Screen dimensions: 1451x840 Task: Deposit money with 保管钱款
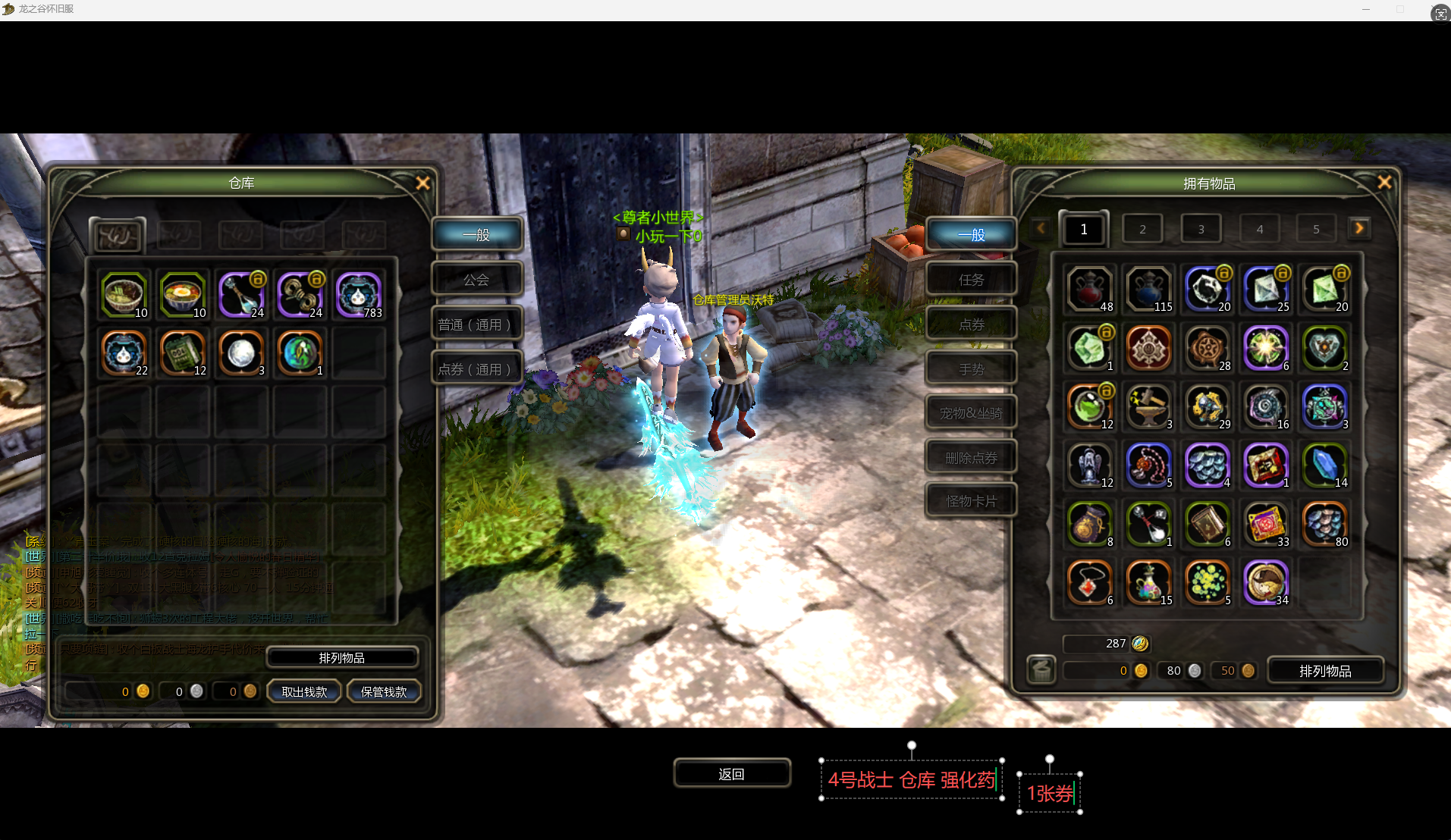click(384, 691)
